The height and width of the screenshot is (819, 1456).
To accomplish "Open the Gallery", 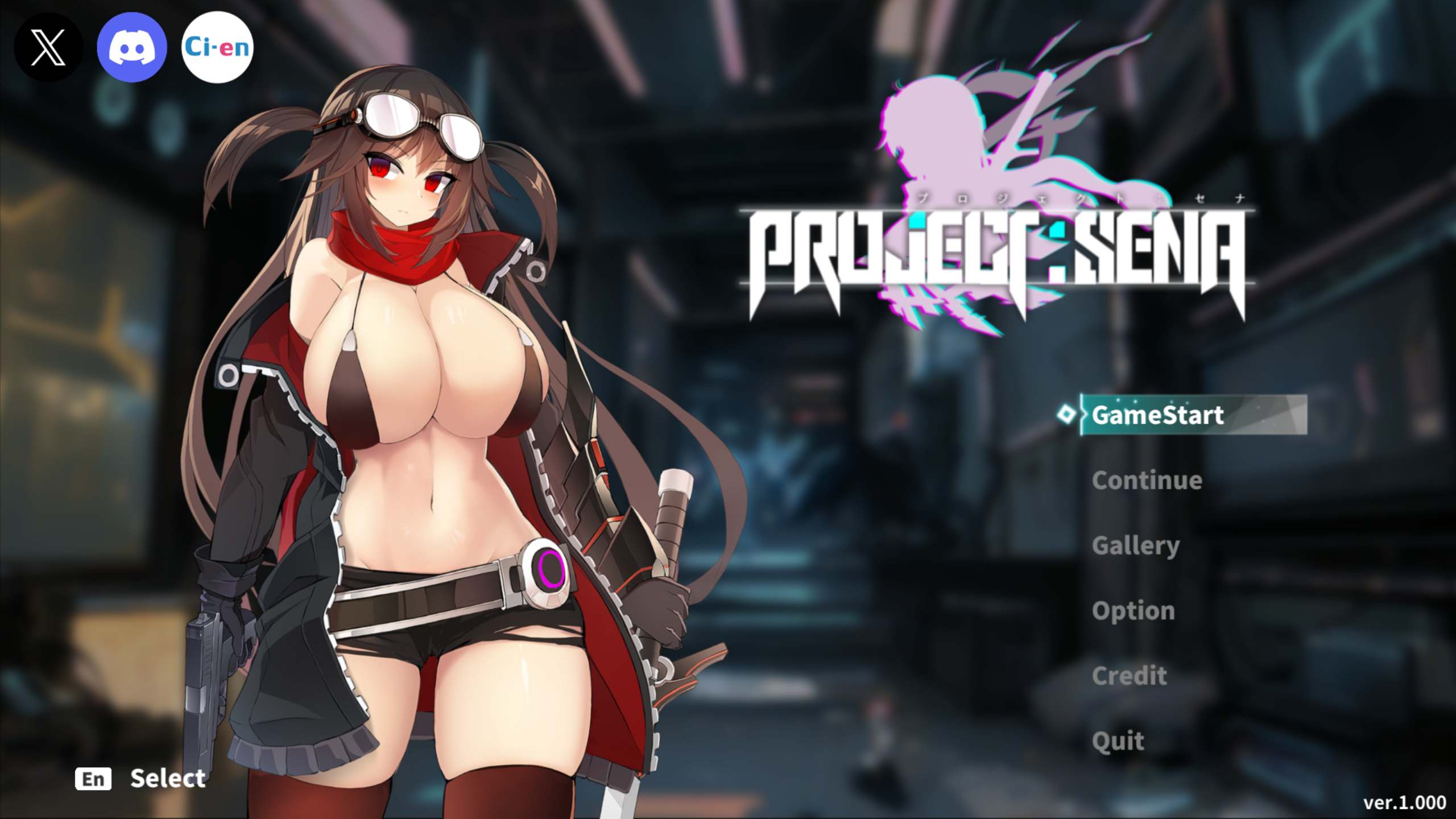I will 1136,545.
